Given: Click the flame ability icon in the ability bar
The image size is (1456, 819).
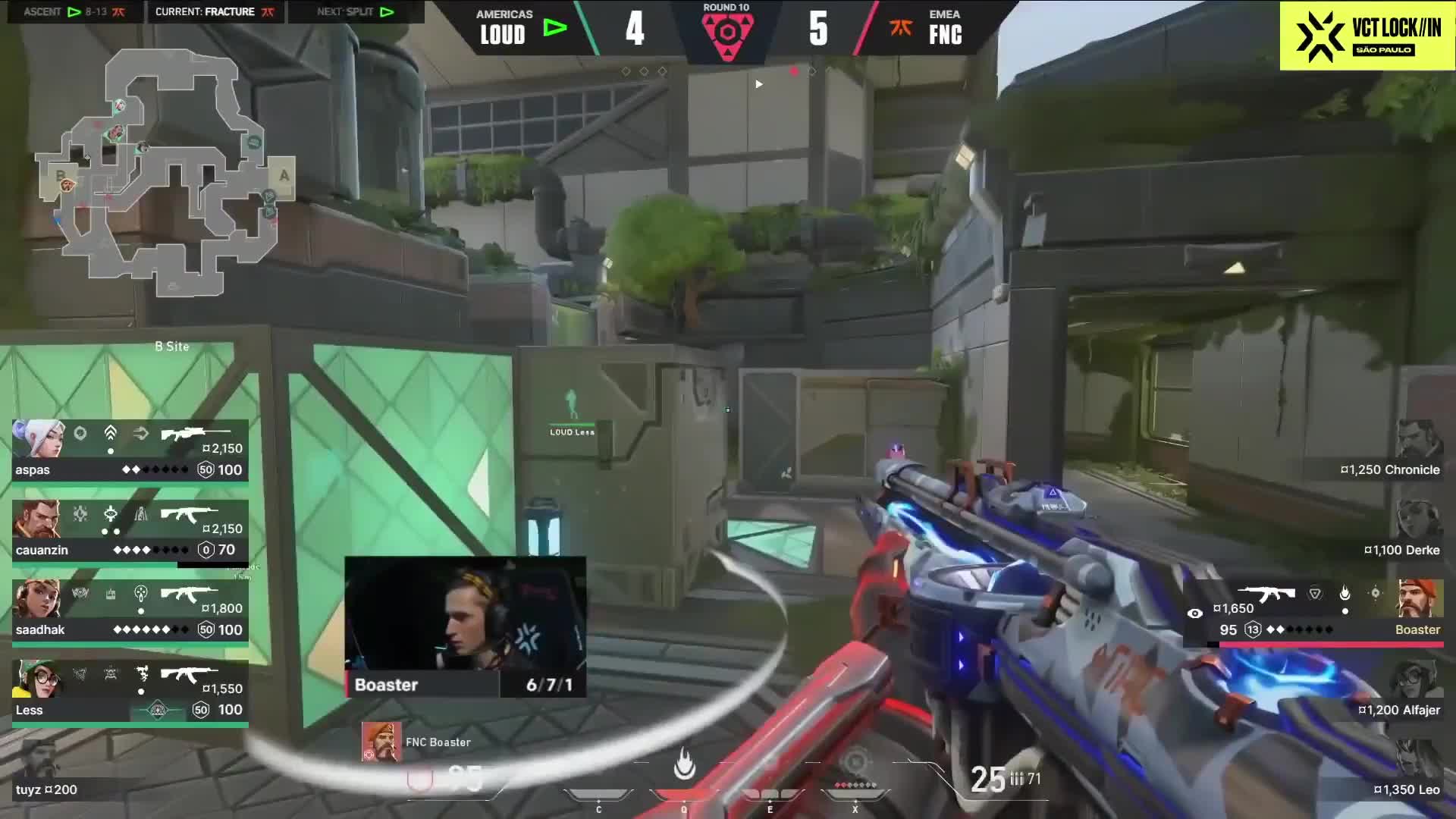Looking at the screenshot, I should [684, 766].
